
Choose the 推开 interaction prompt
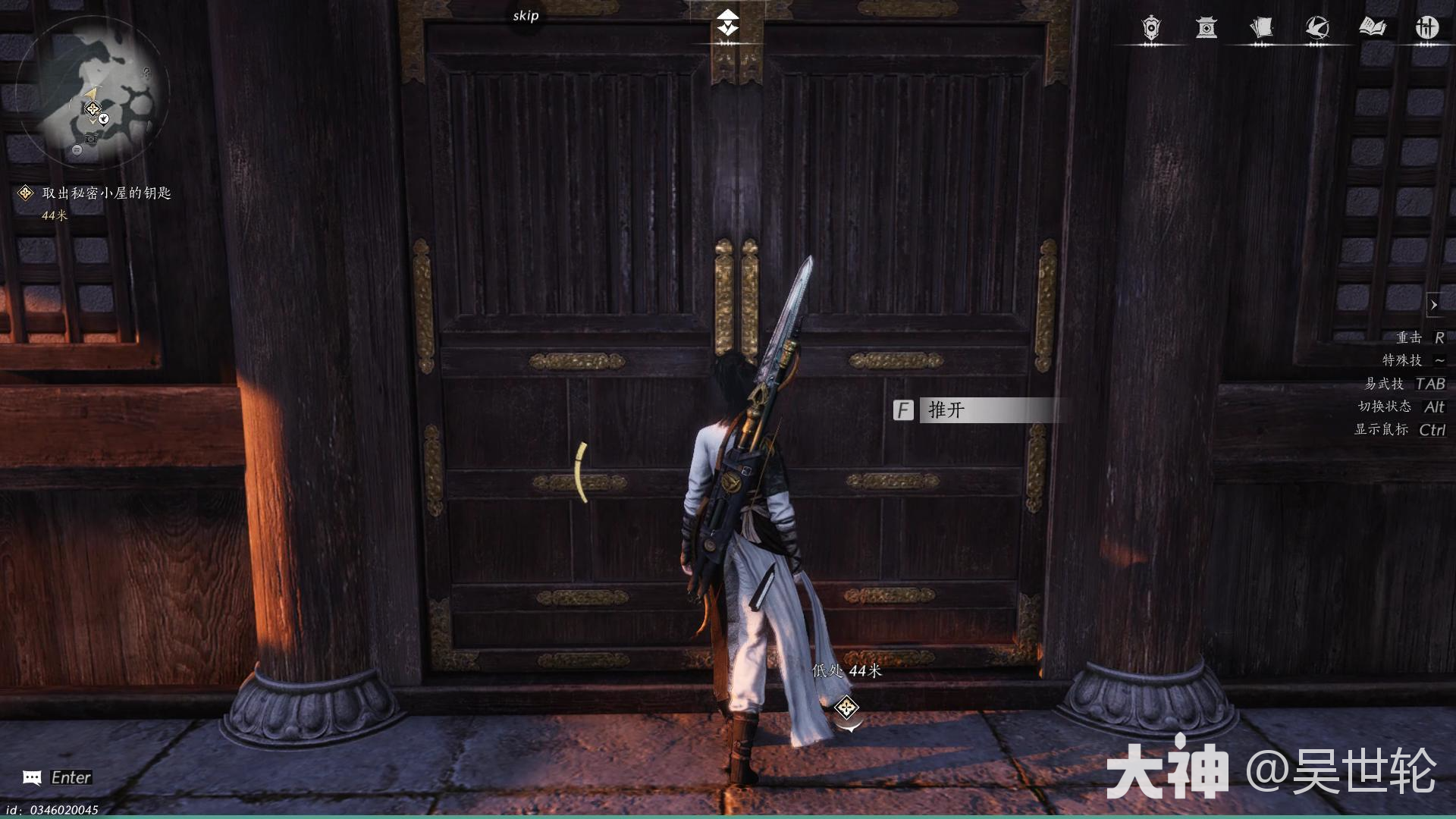[x=978, y=410]
